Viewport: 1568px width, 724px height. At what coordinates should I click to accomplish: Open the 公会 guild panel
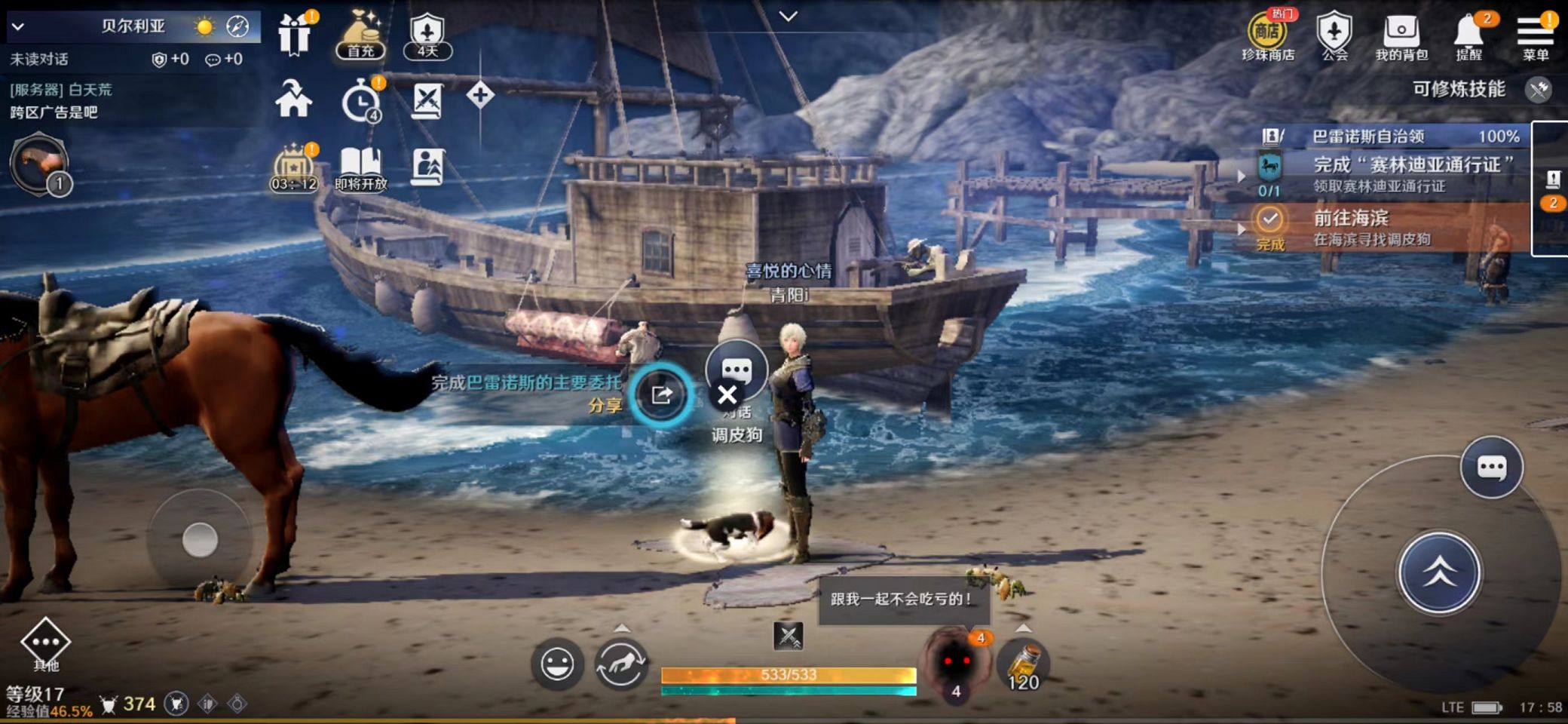coord(1334,36)
